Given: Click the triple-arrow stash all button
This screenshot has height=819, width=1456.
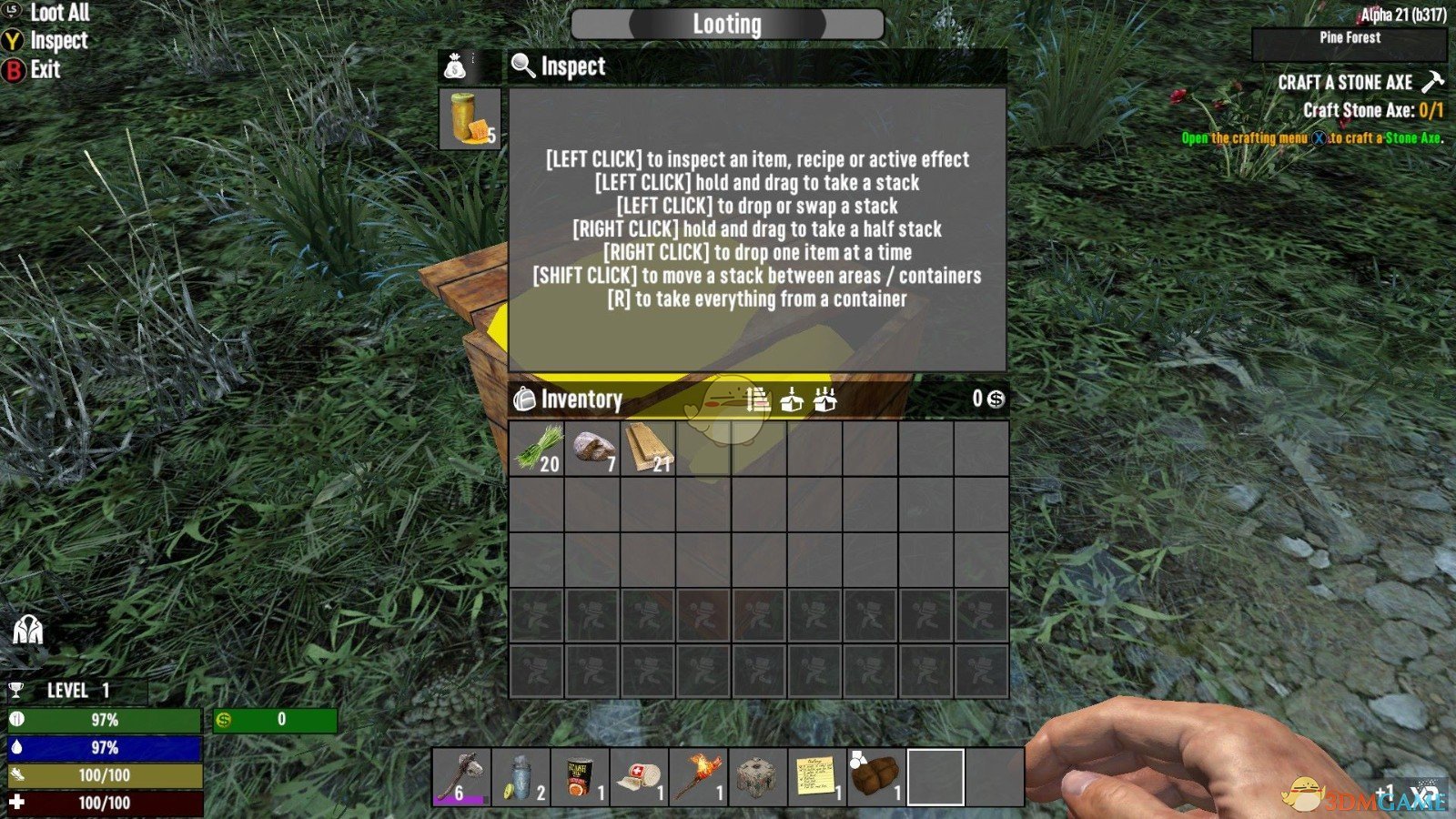Looking at the screenshot, I should pos(825,399).
